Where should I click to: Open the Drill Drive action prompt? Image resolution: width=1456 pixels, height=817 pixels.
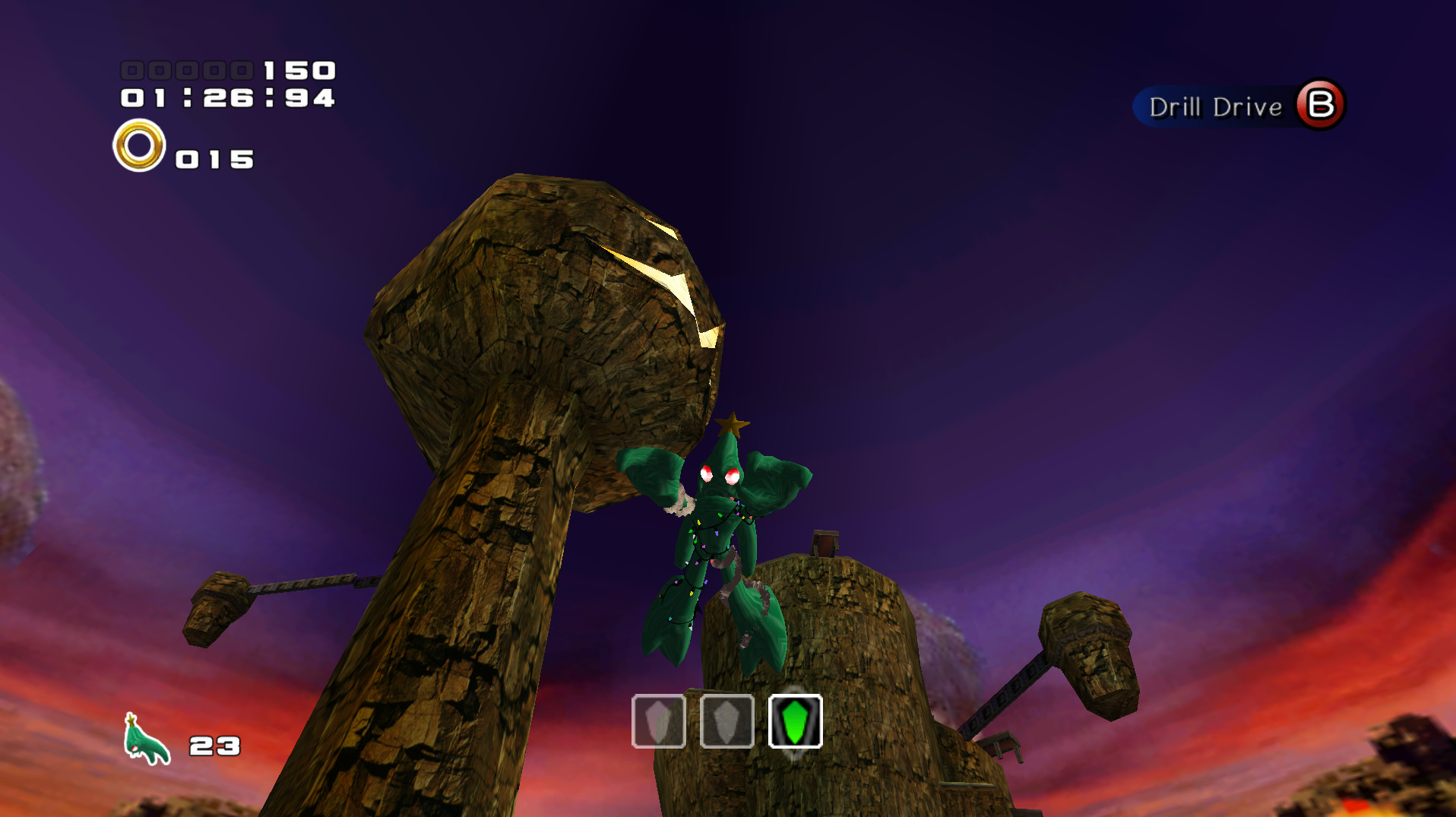pos(1239,106)
